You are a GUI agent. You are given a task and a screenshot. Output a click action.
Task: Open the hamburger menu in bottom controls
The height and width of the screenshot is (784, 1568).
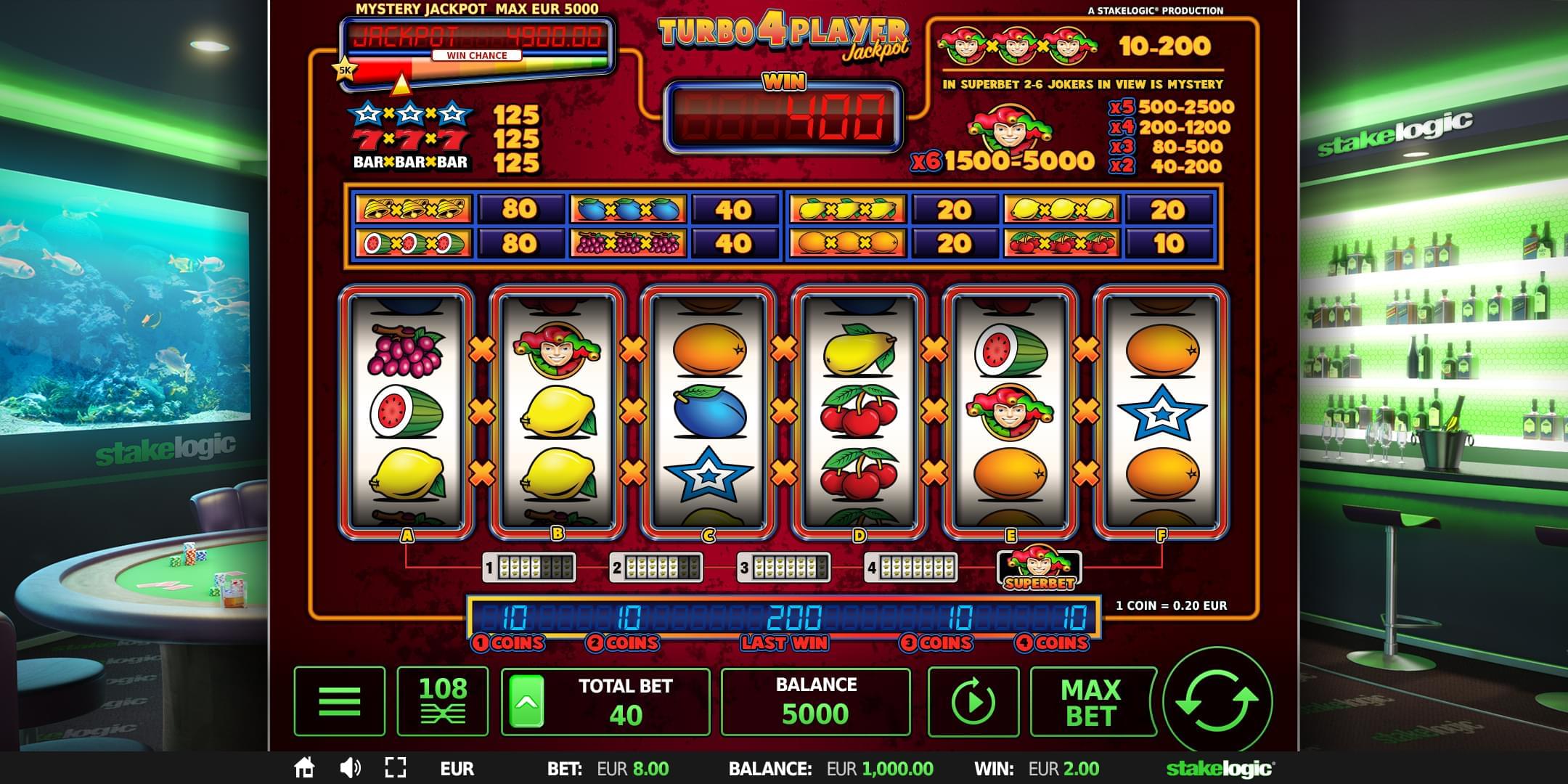(338, 699)
